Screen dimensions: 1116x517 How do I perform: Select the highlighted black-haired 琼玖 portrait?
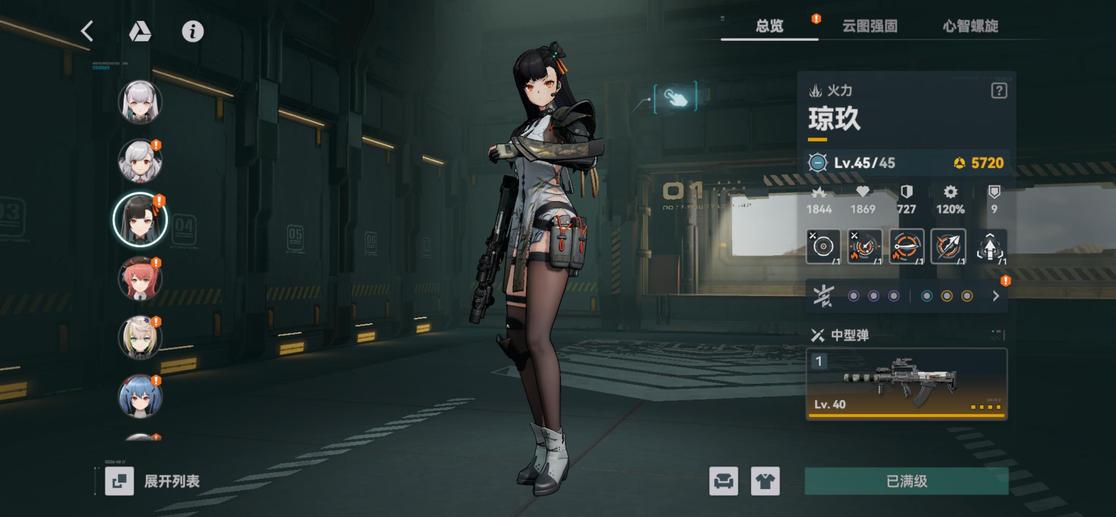coord(139,218)
